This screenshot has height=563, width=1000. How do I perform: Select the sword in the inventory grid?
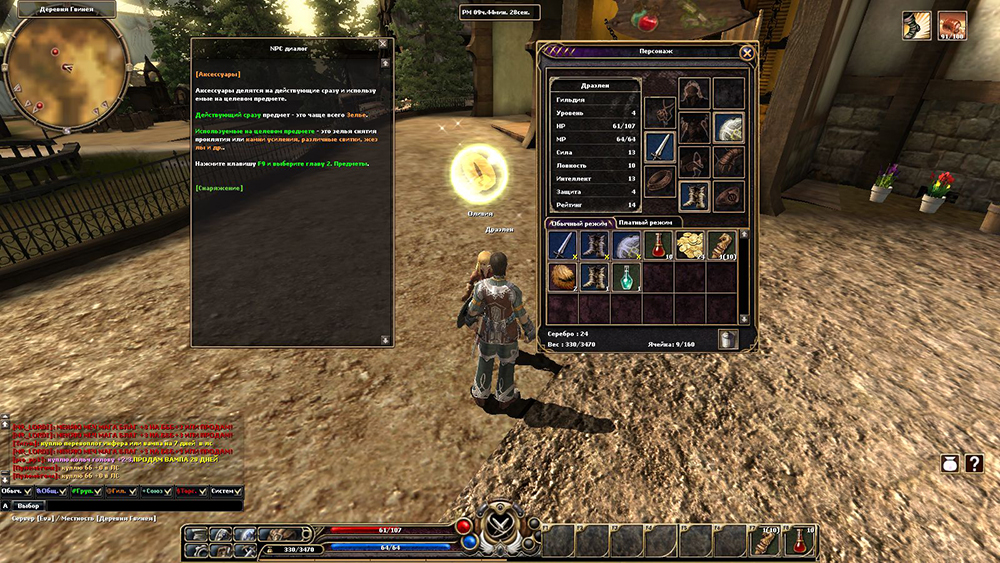pos(562,246)
